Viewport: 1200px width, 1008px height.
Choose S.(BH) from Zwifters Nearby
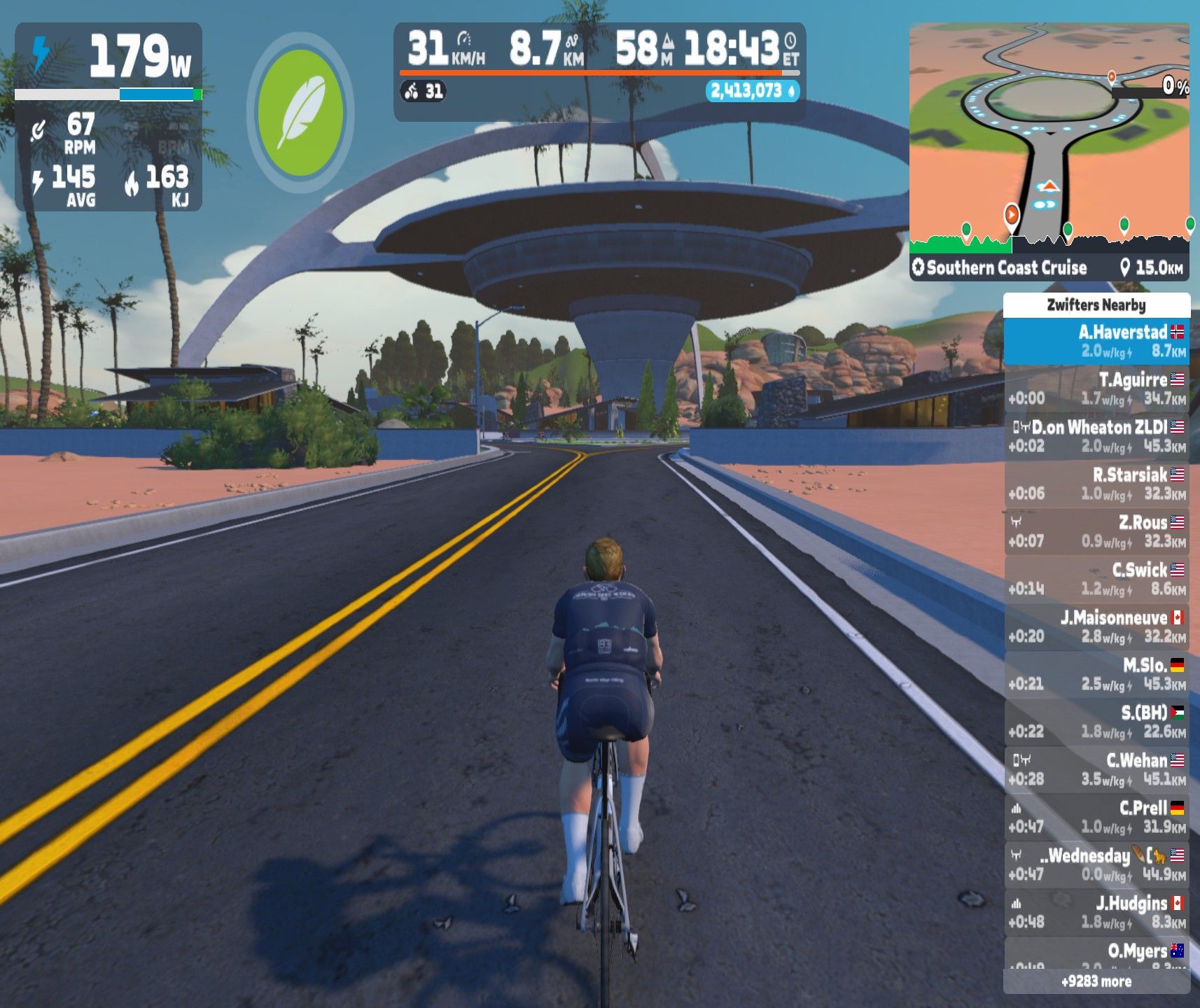tap(1096, 722)
